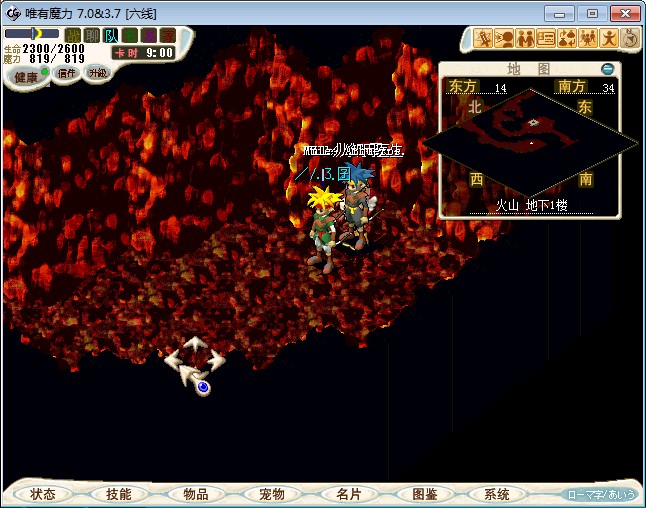Close the game window

[x=622, y=13]
